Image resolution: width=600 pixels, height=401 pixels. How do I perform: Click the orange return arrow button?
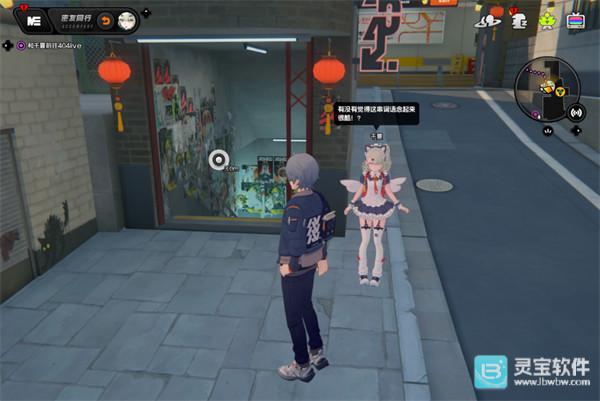tap(106, 20)
